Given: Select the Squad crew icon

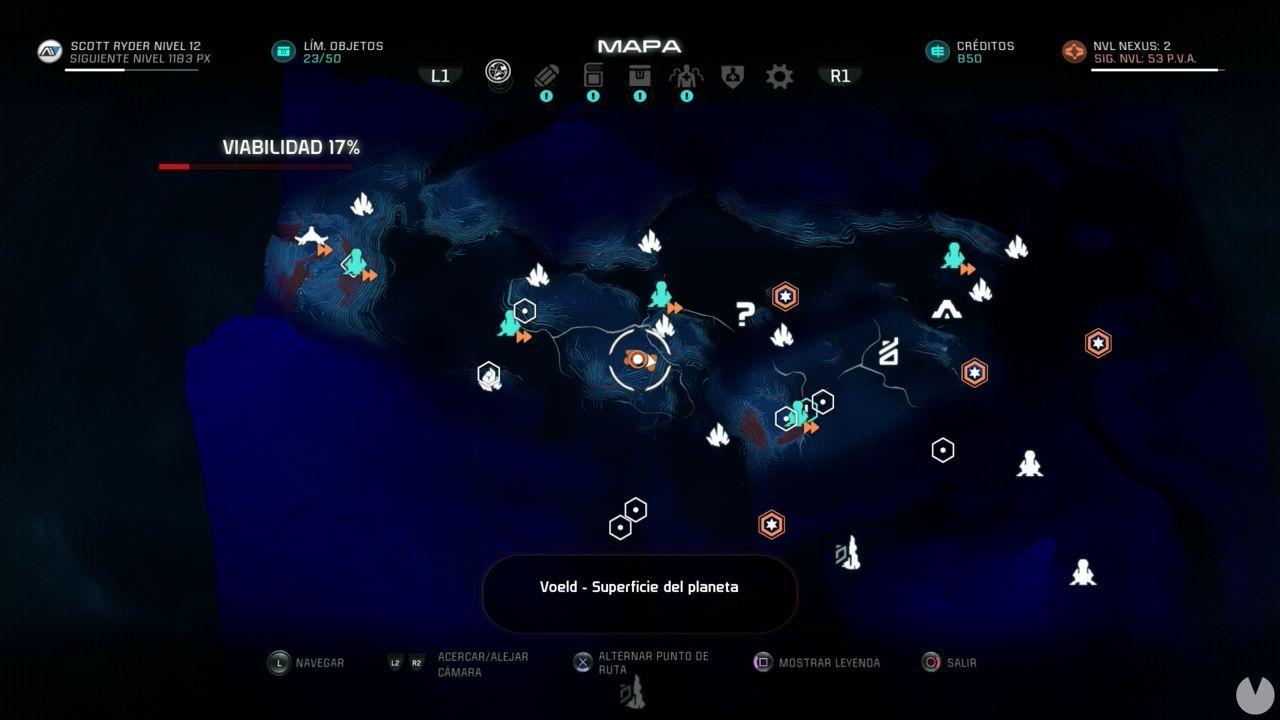Looking at the screenshot, I should point(686,76).
